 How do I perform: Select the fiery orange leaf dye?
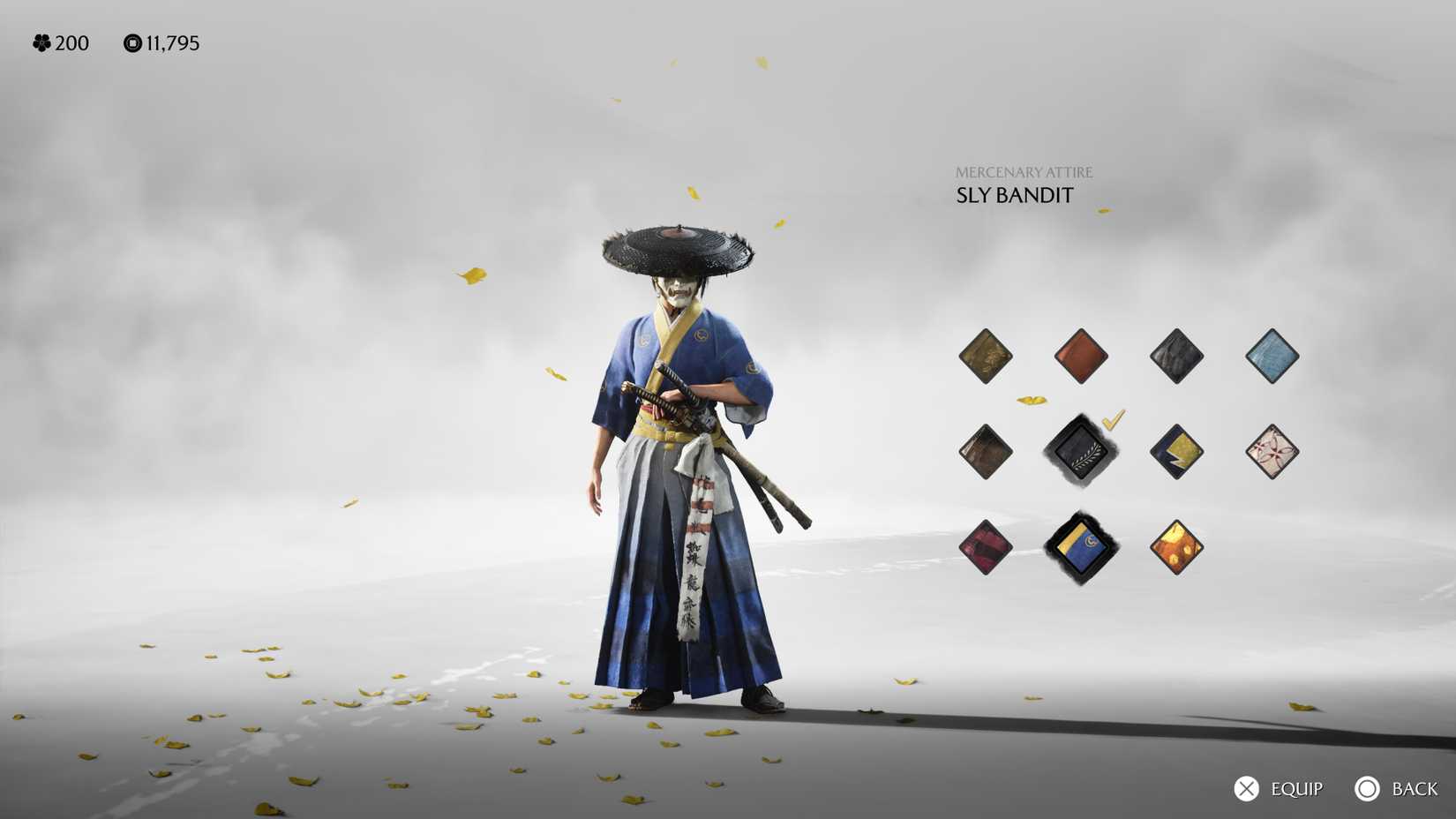[1176, 545]
